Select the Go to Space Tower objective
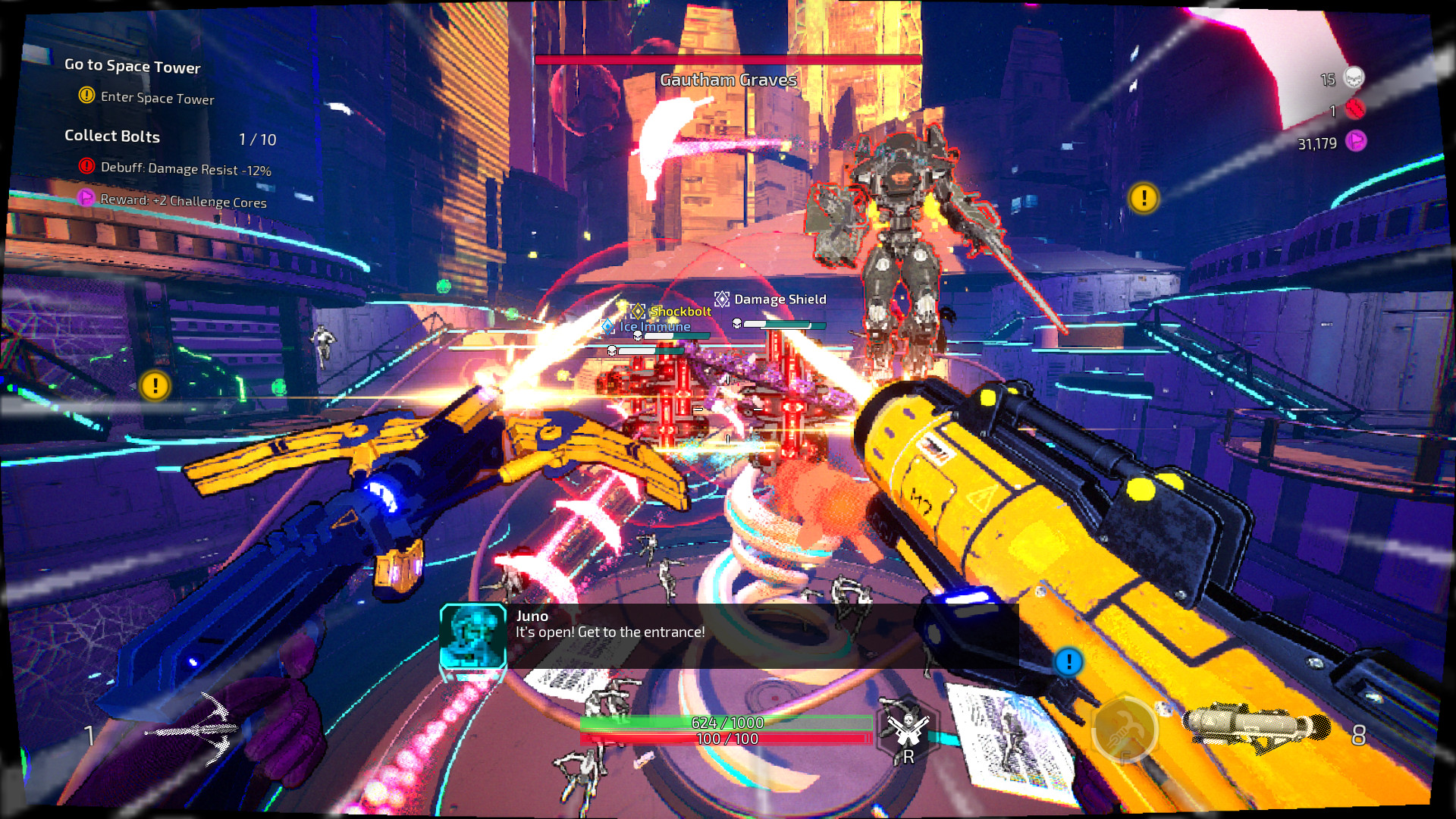Screen dimensions: 1456x819 coord(133,66)
